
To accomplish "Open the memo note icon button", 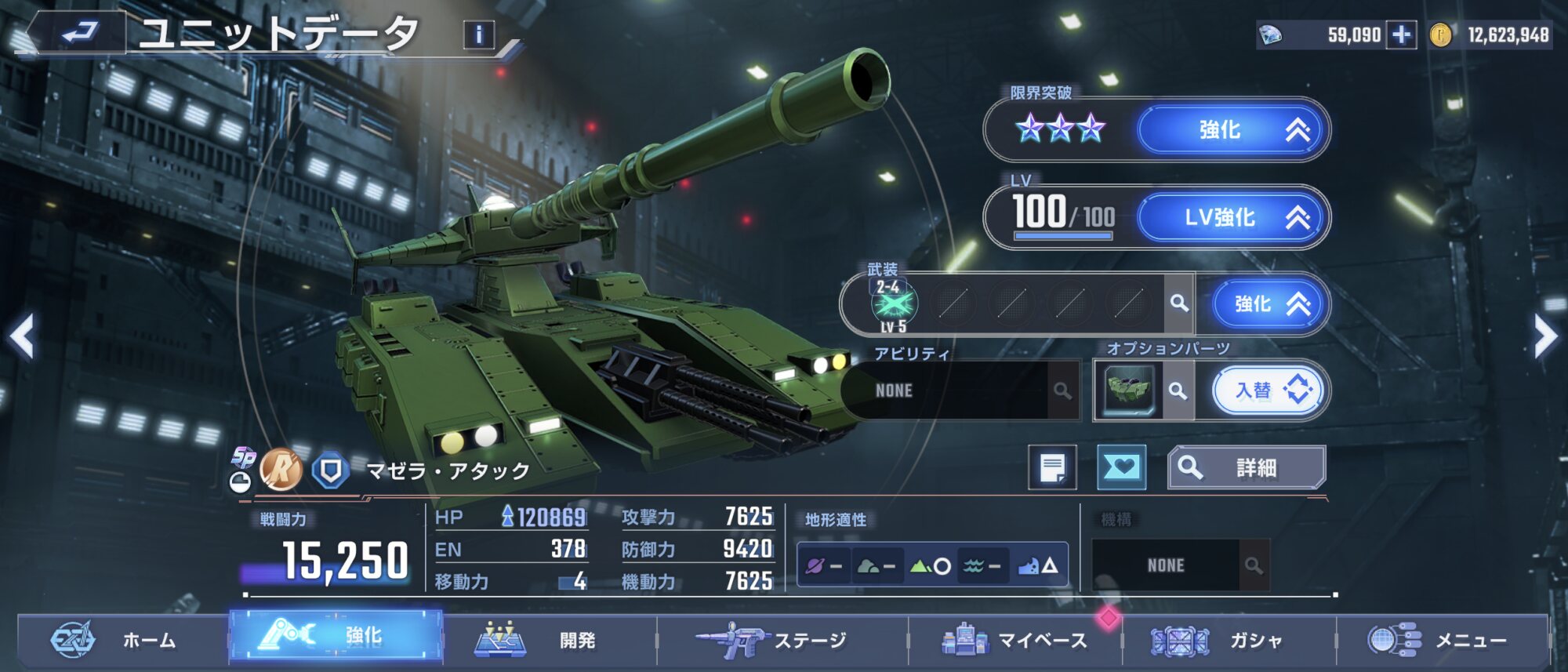I will 1052,467.
